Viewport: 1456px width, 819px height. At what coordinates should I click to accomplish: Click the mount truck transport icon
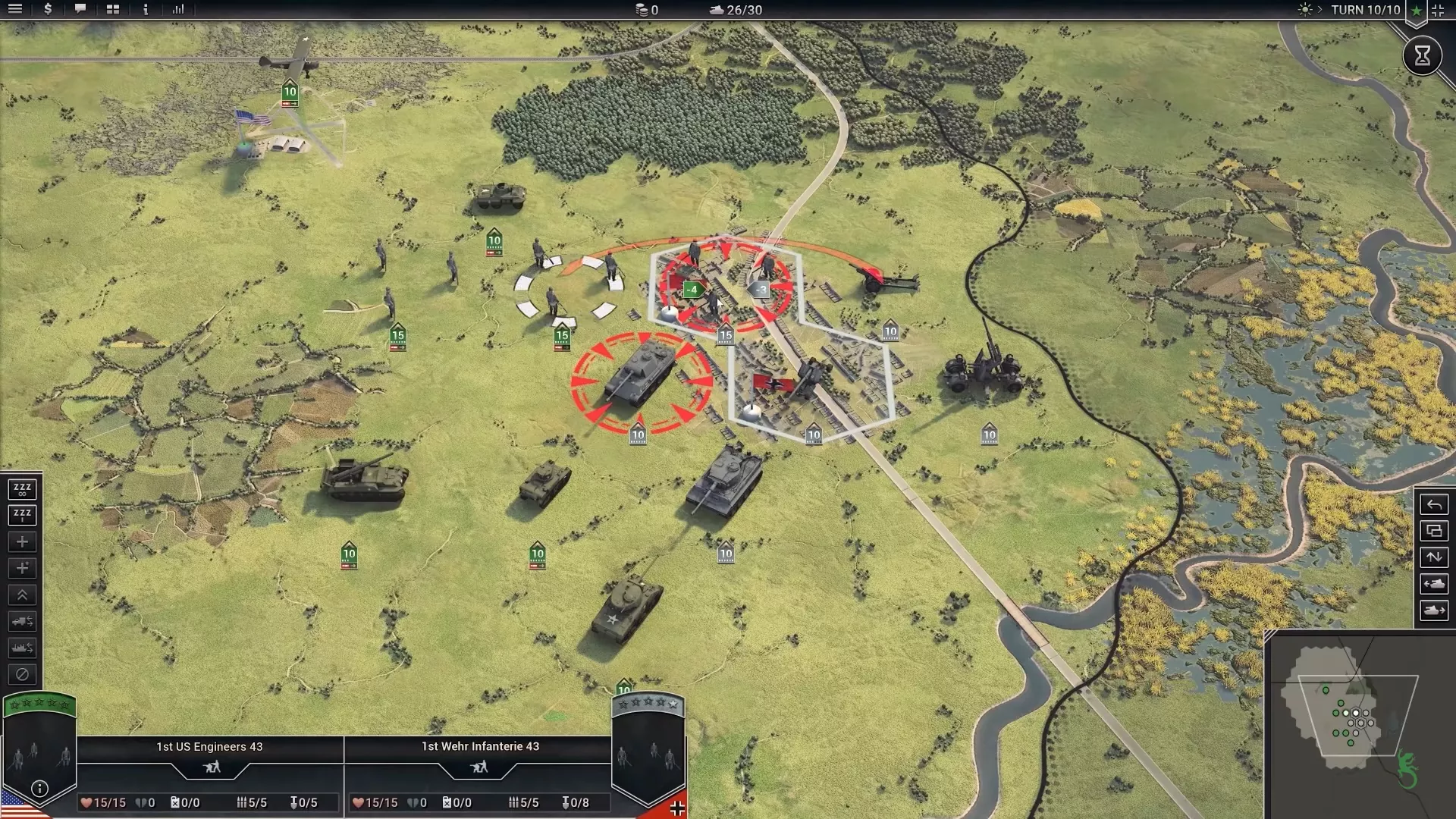tap(22, 621)
